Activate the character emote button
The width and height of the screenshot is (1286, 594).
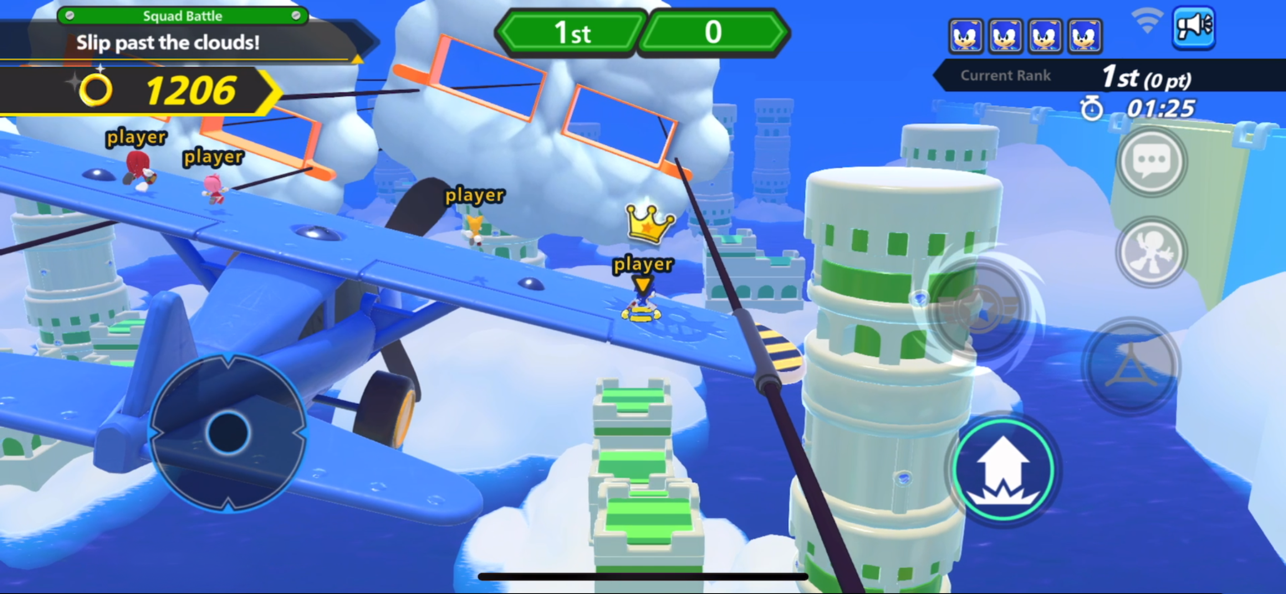[x=1151, y=252]
